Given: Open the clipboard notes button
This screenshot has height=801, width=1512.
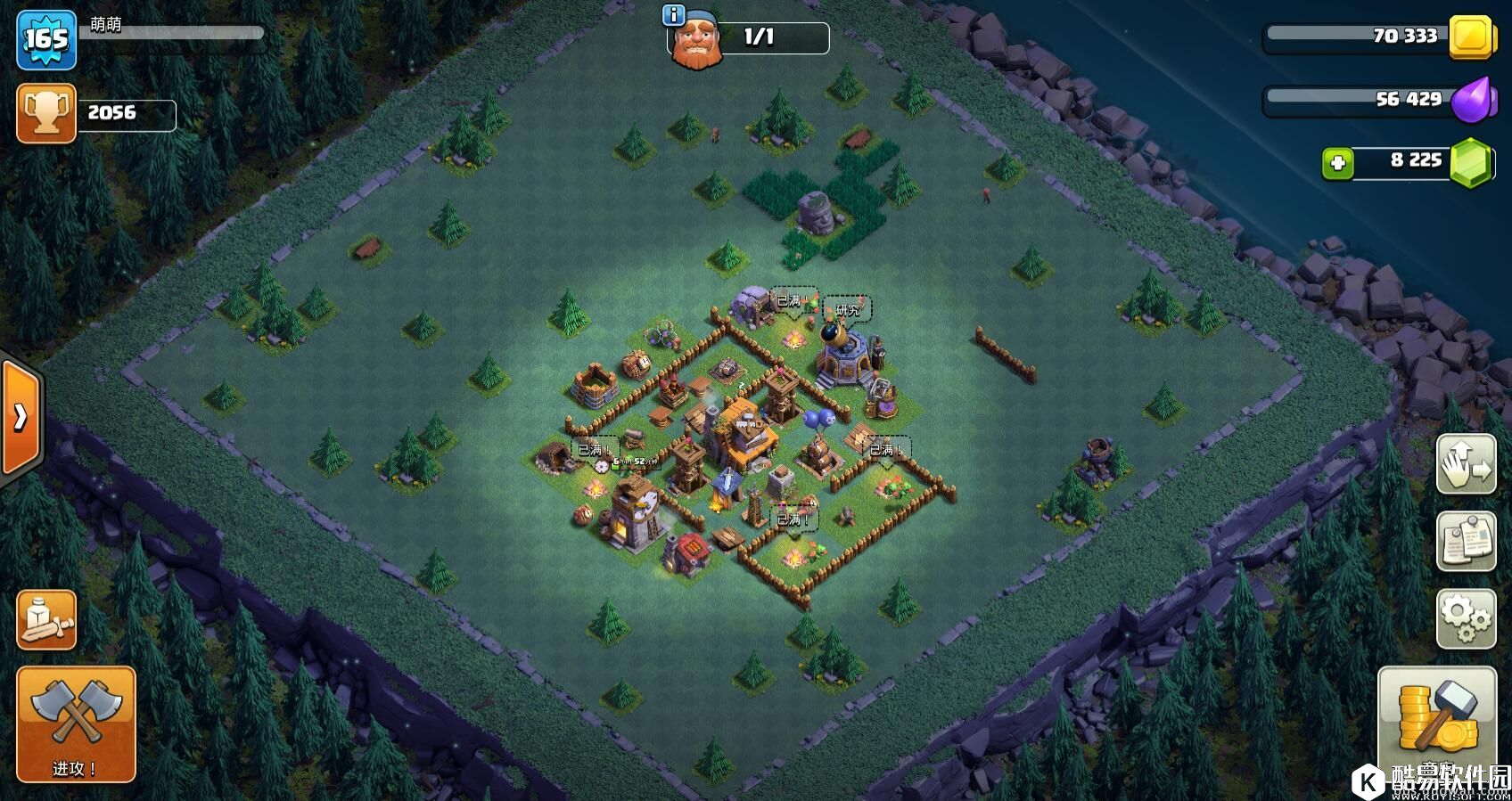Looking at the screenshot, I should 1466,541.
